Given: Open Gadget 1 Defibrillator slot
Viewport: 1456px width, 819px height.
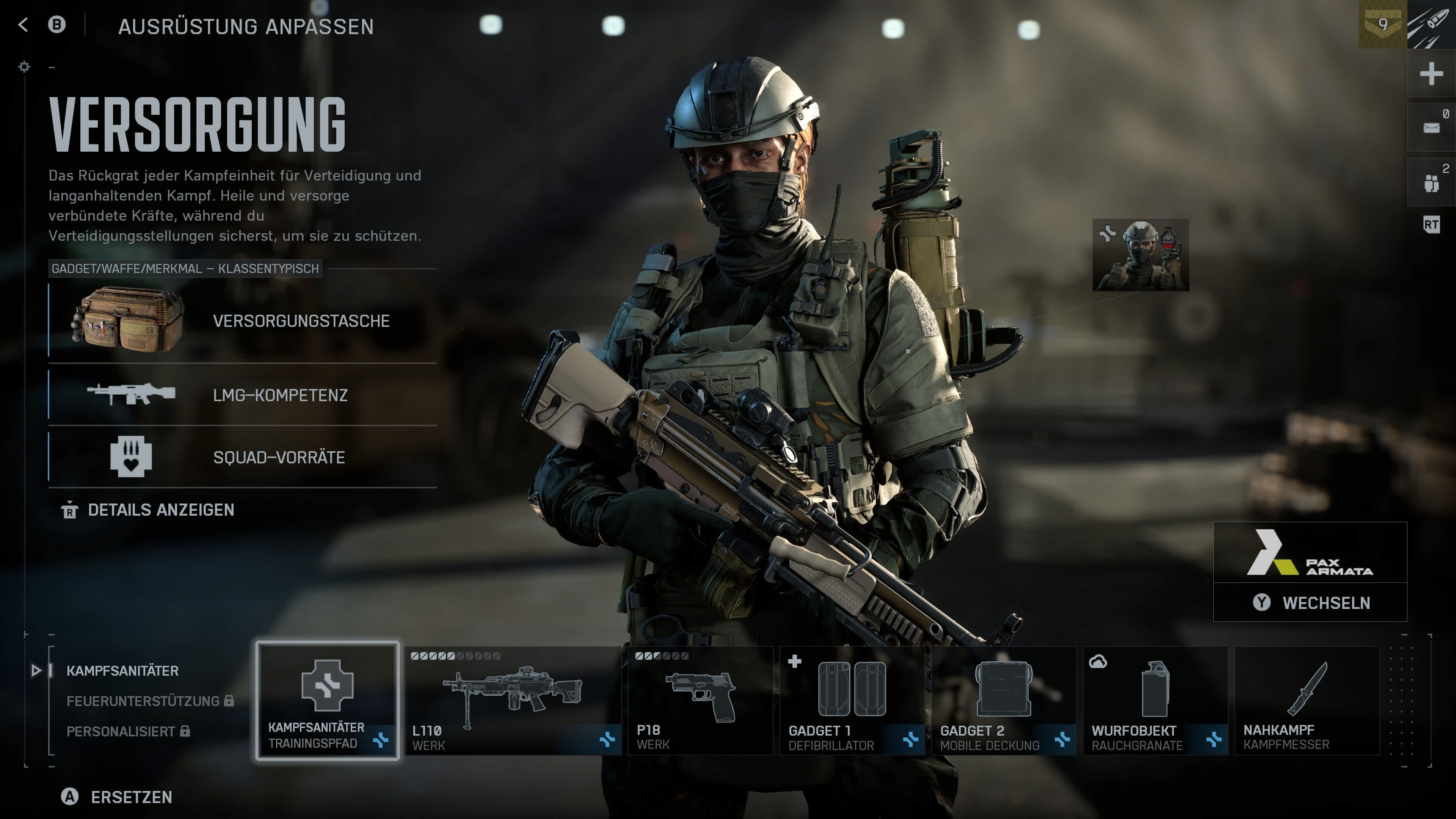Looking at the screenshot, I should (852, 701).
